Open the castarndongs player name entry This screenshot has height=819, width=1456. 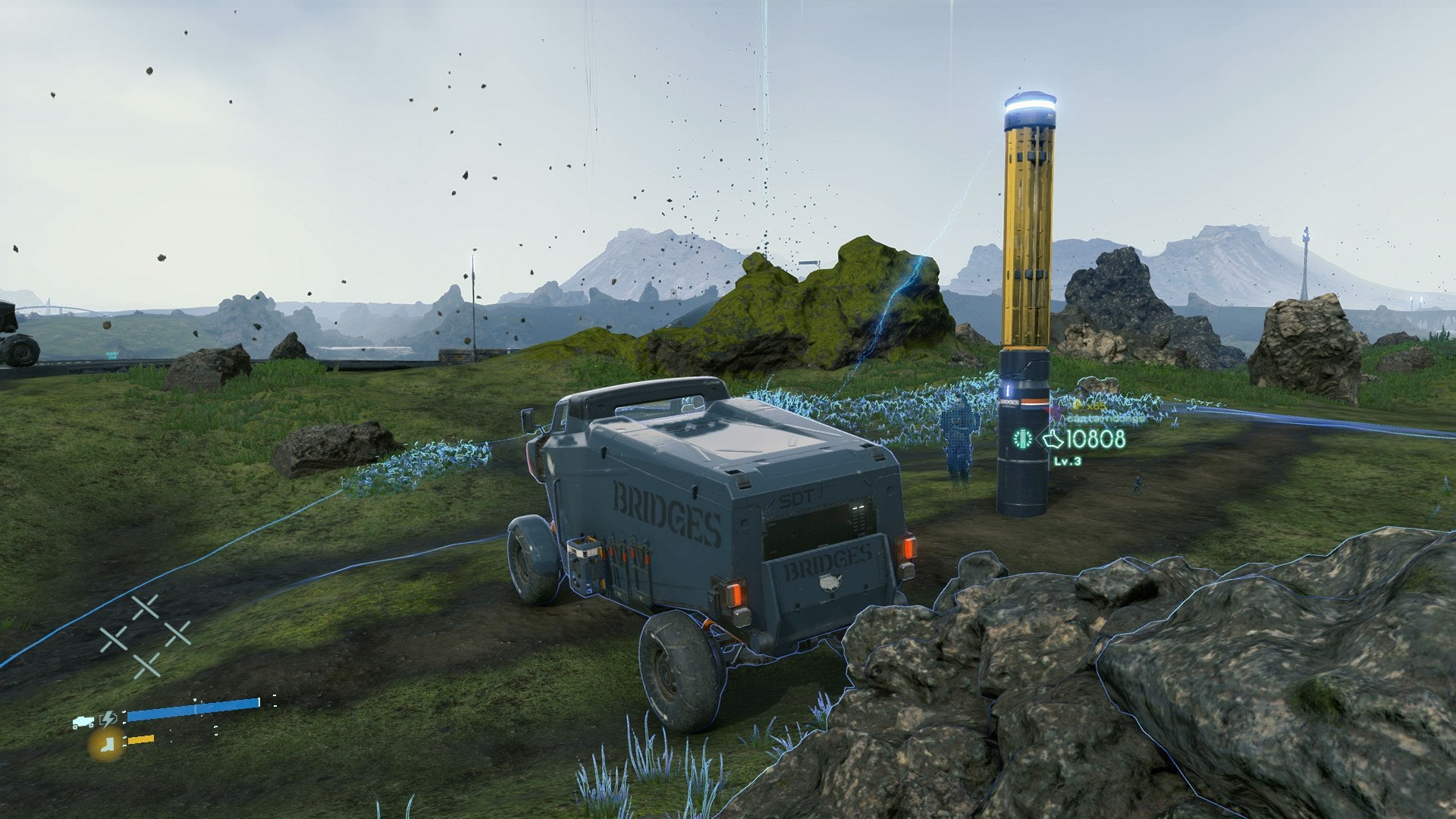tap(1106, 419)
